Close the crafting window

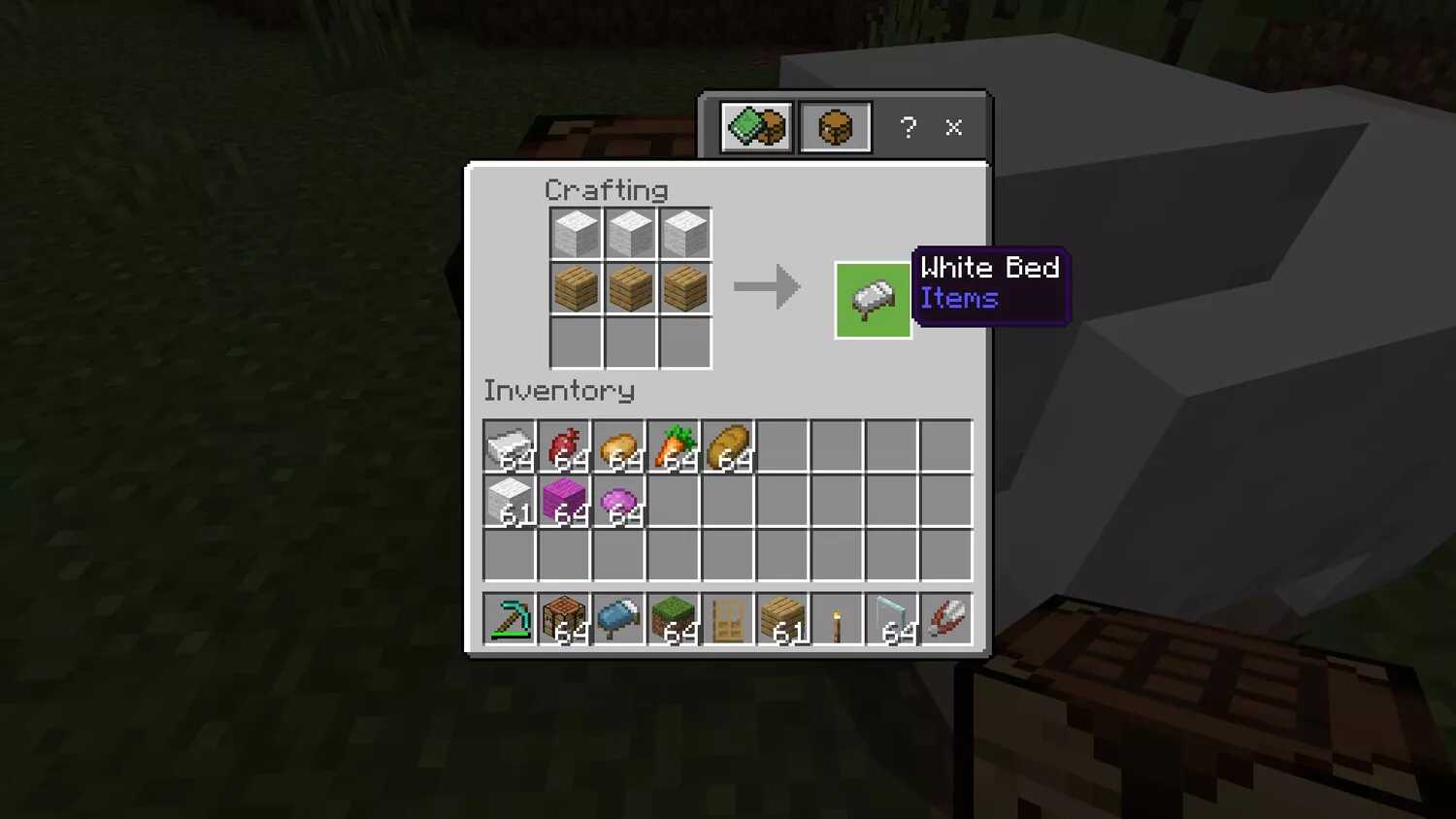(953, 127)
